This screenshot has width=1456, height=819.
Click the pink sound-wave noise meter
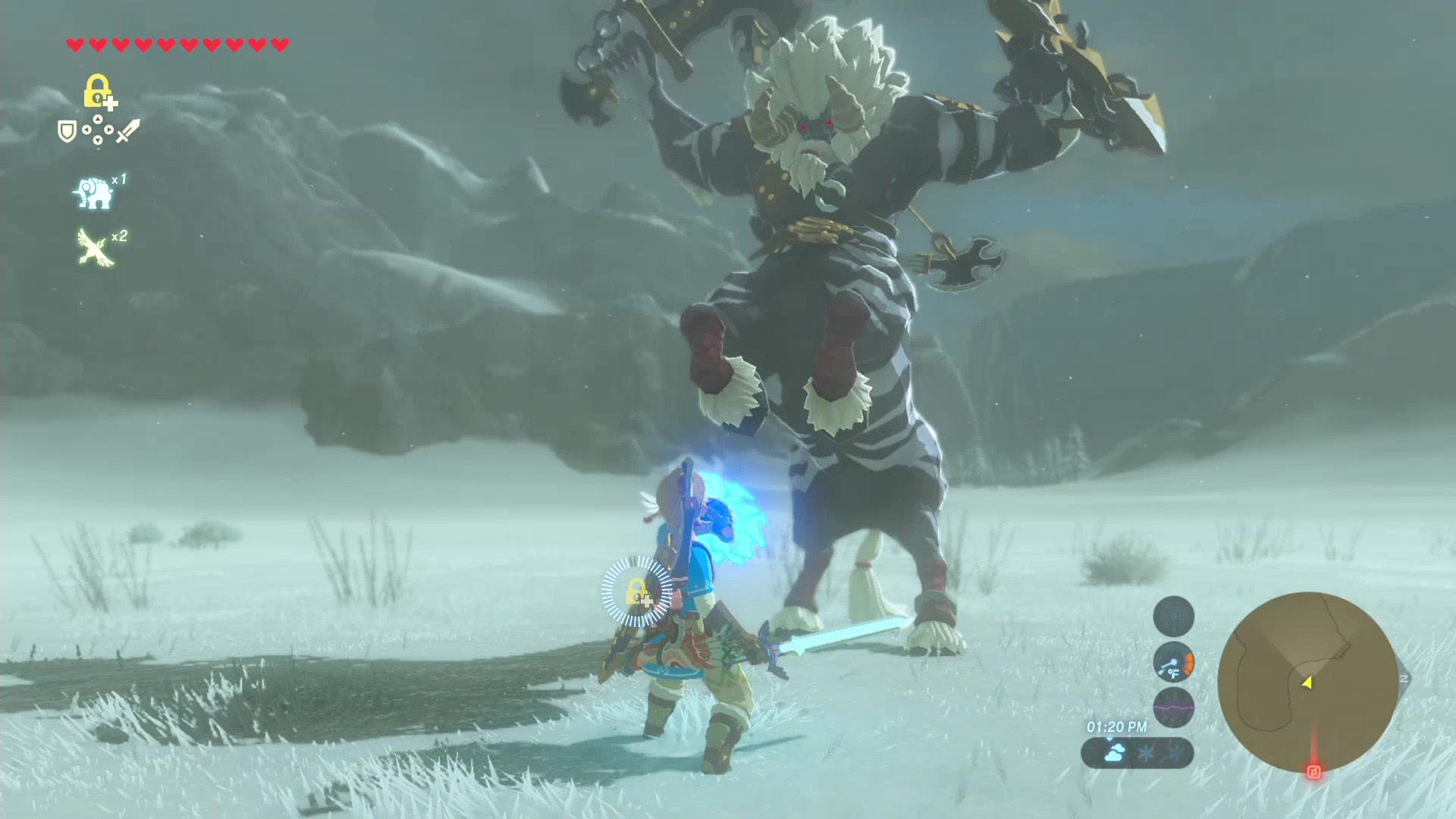1173,707
